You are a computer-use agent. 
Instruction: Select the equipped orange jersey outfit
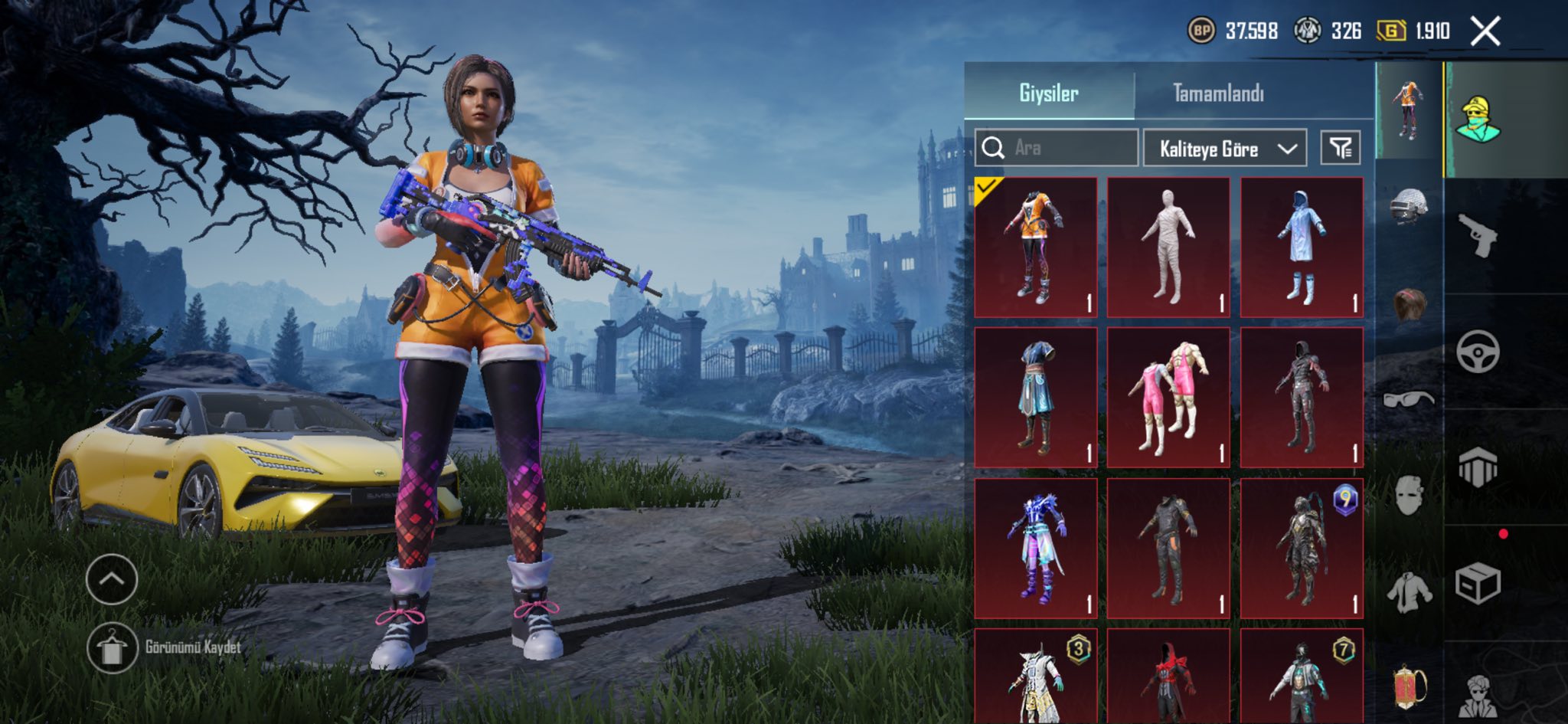click(x=1035, y=247)
